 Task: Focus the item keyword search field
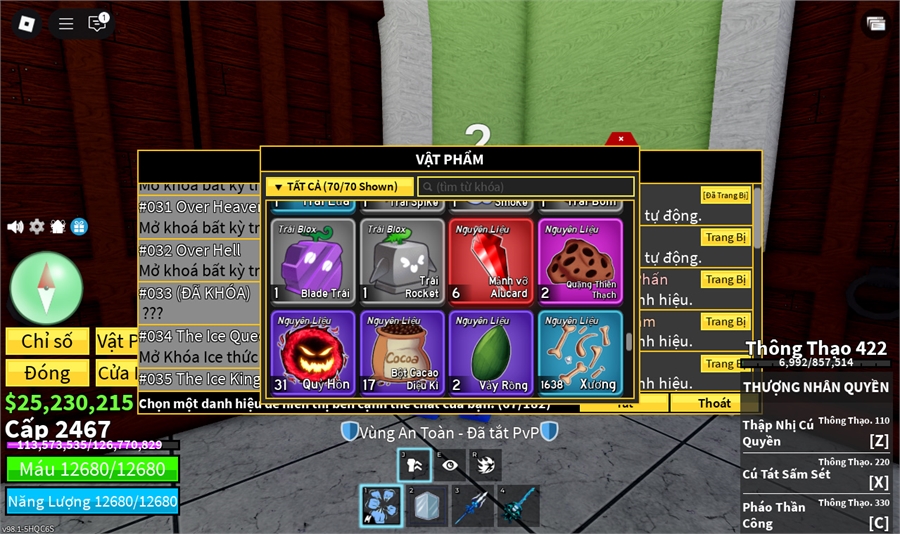pos(528,187)
